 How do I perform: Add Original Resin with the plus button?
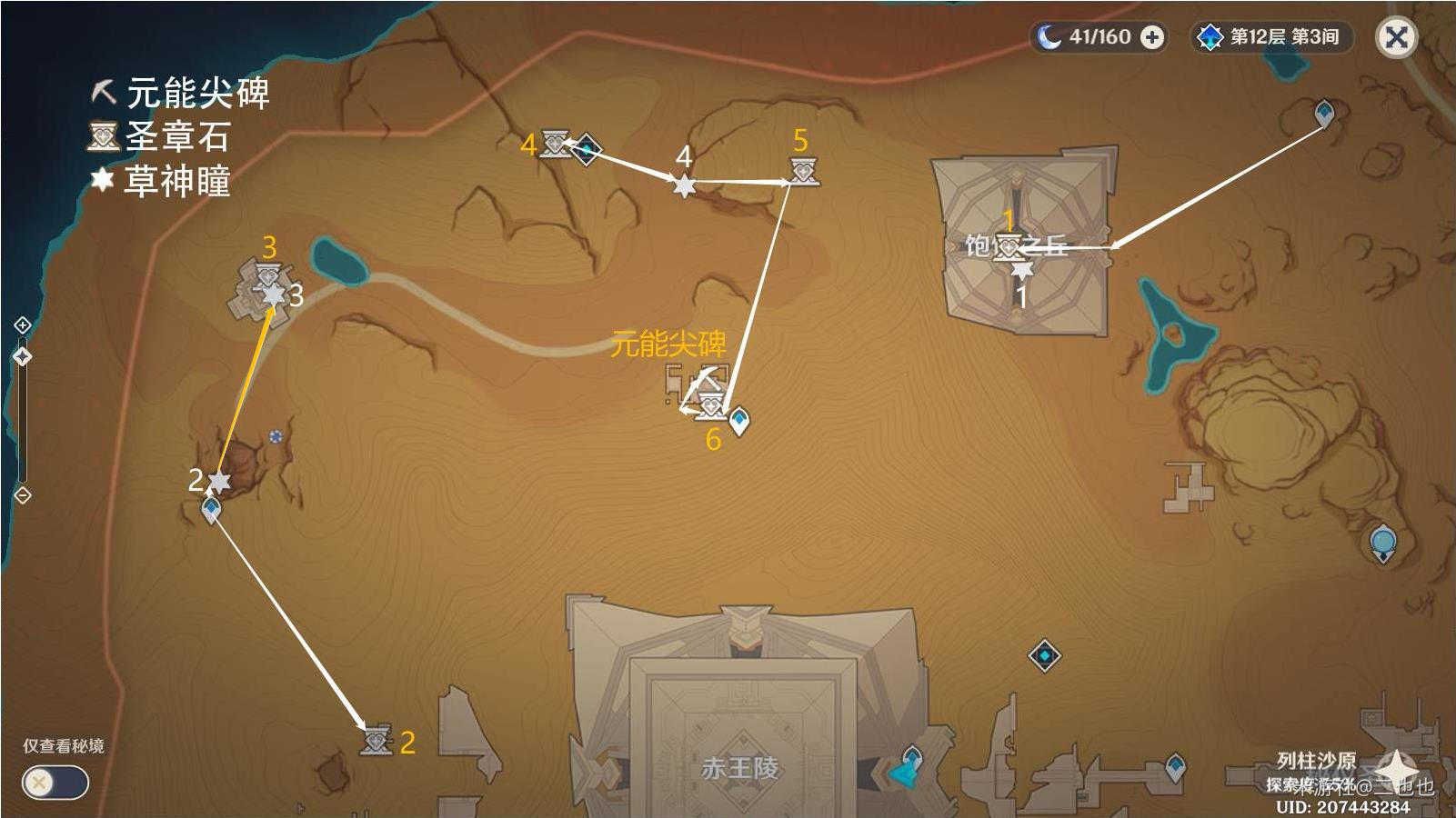coord(1152,37)
